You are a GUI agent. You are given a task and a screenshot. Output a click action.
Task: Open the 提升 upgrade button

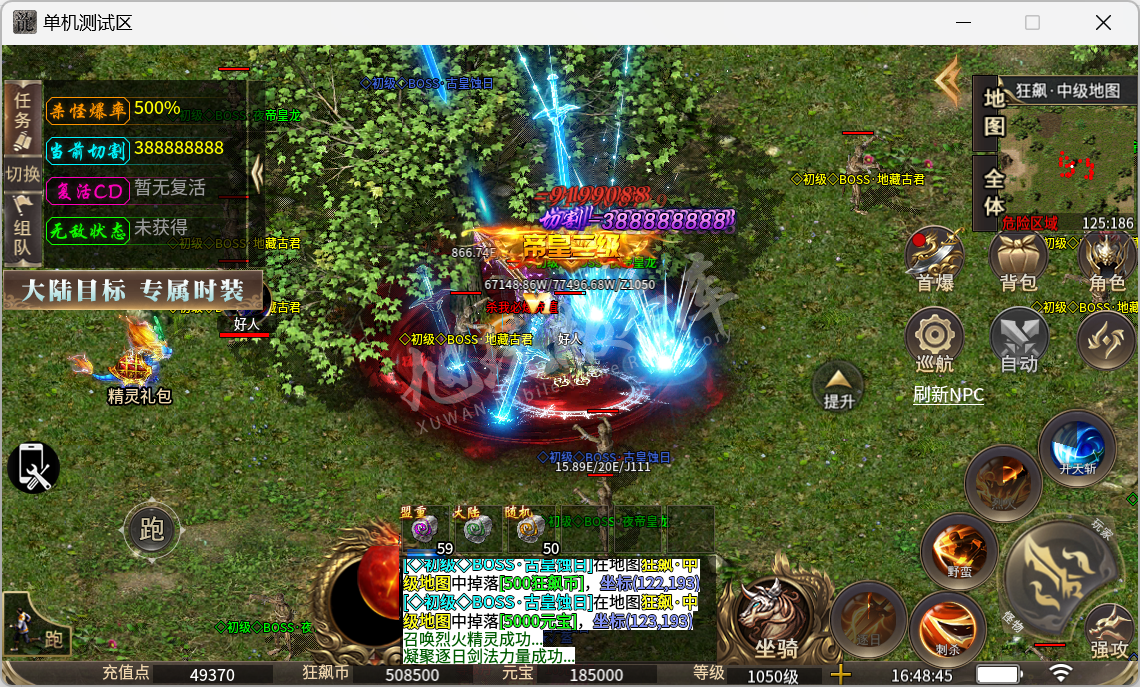pyautogui.click(x=838, y=386)
